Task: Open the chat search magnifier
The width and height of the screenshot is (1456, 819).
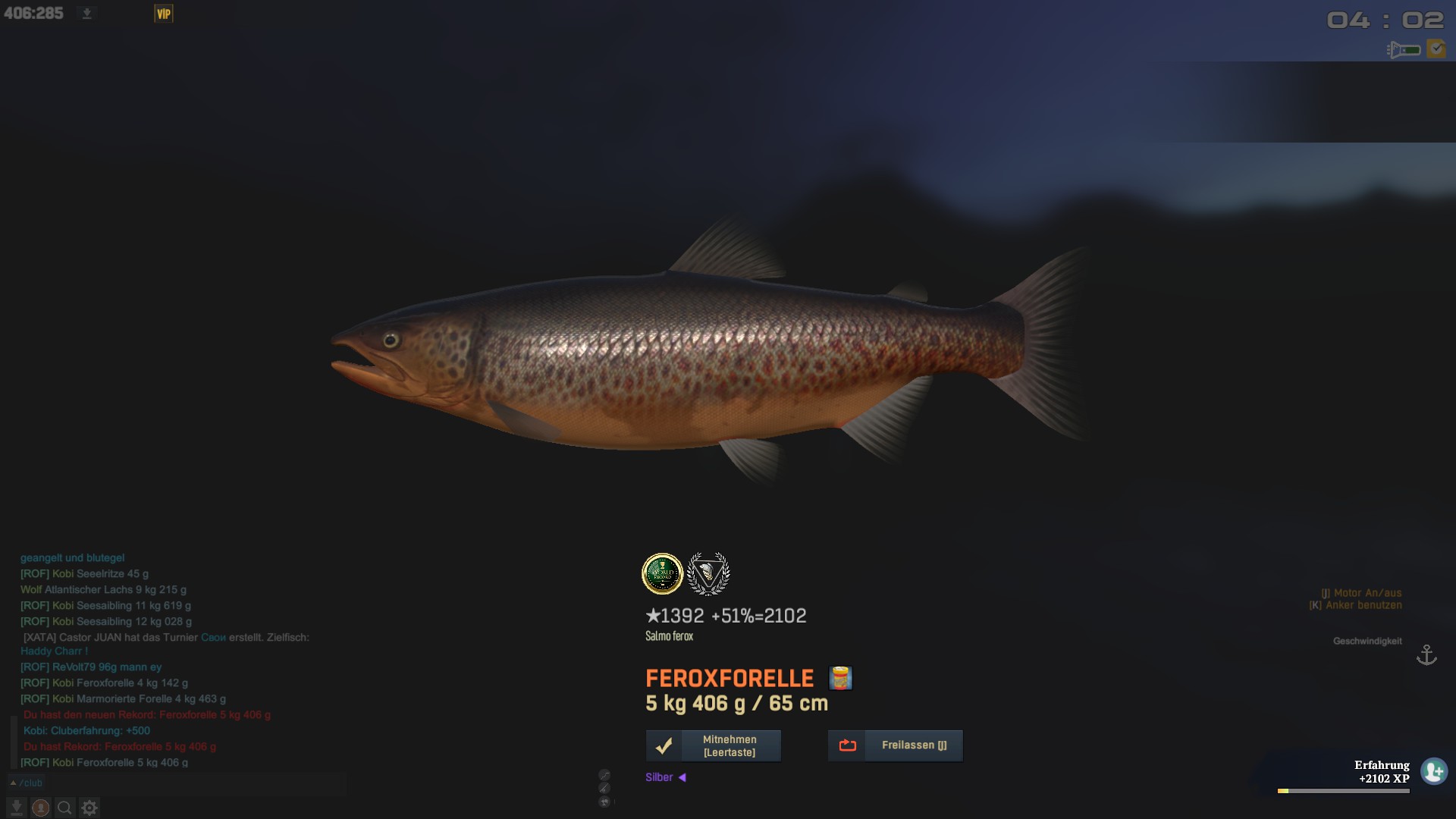Action: pyautogui.click(x=65, y=808)
